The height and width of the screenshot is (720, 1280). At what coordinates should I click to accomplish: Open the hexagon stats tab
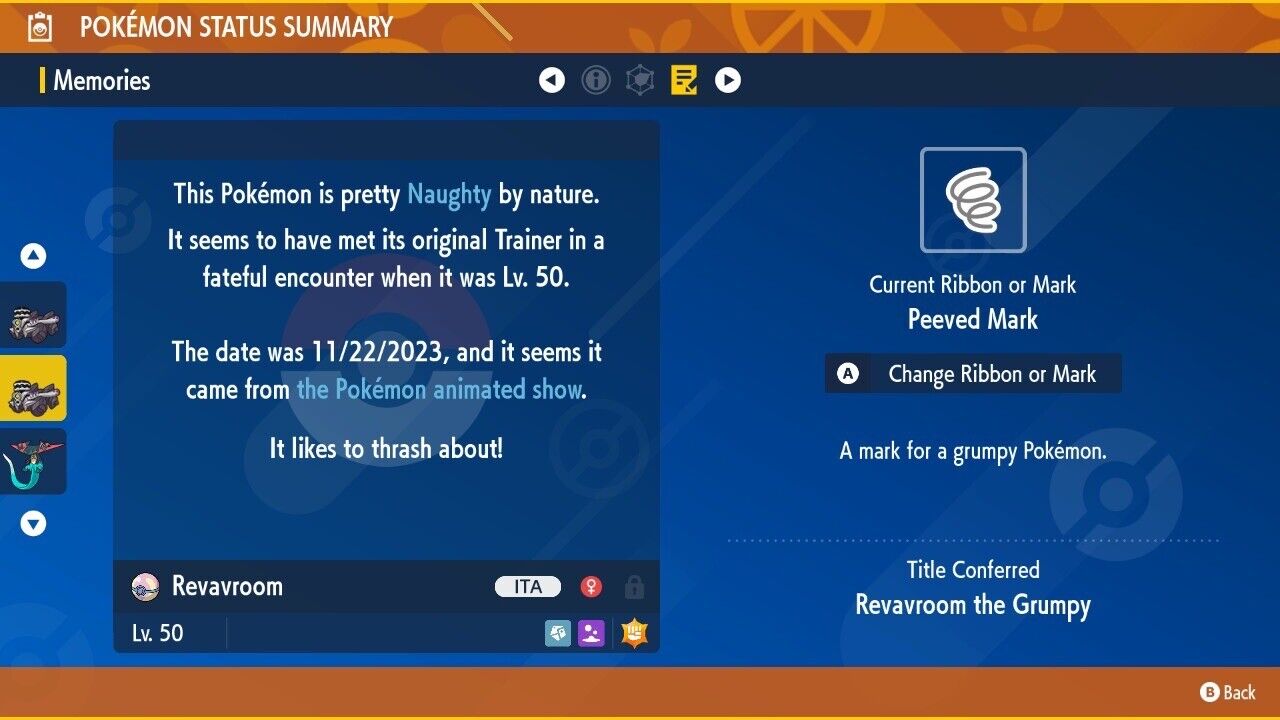click(x=640, y=80)
